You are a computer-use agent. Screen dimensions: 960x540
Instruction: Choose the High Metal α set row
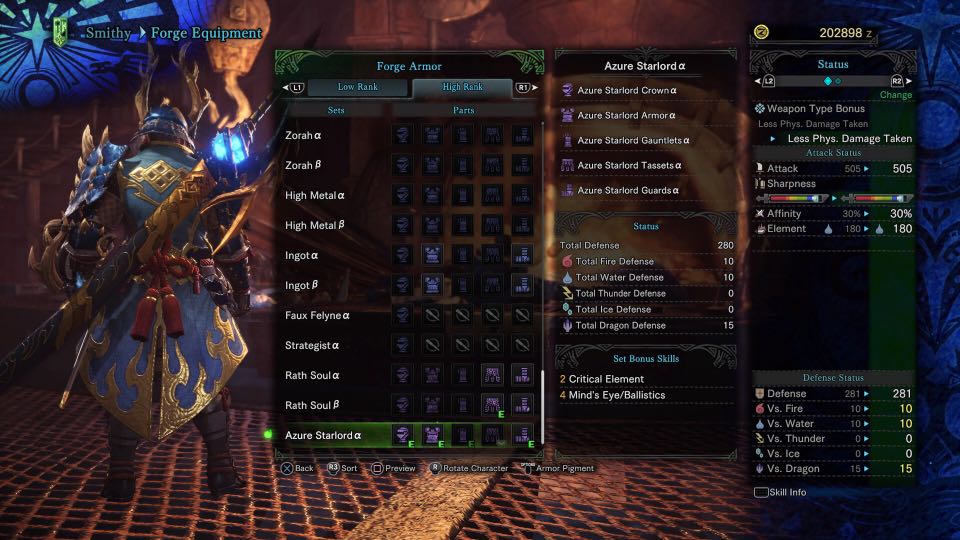(316, 195)
